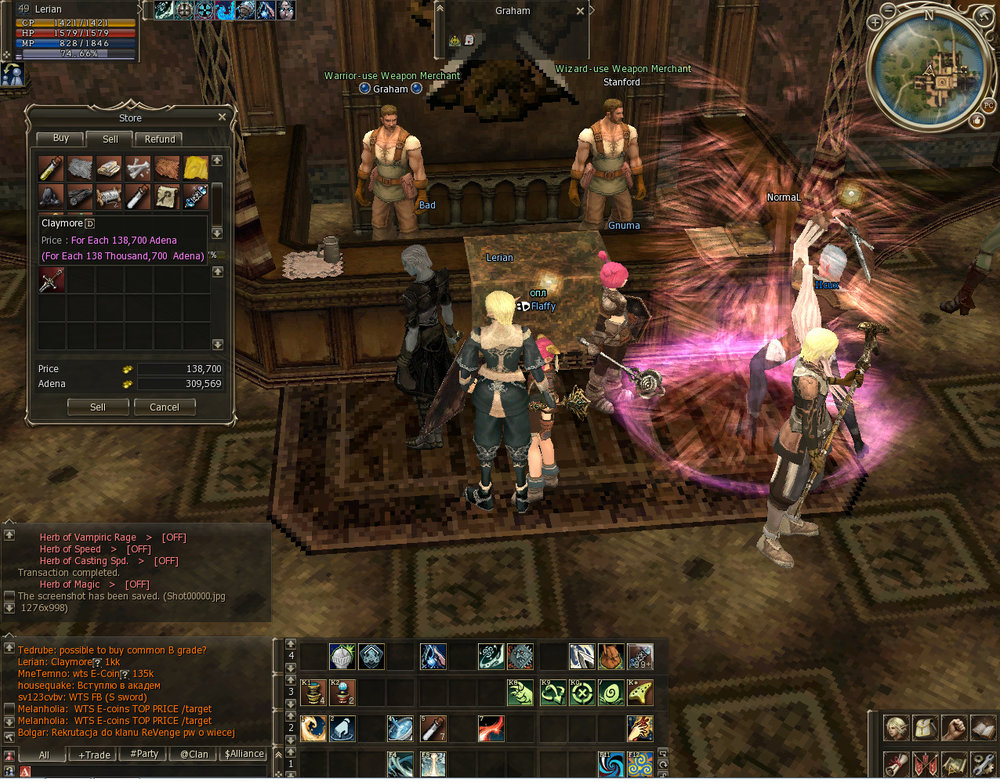Confirm the sale with the Sell button
Screen dimensions: 1000x782
[x=97, y=407]
